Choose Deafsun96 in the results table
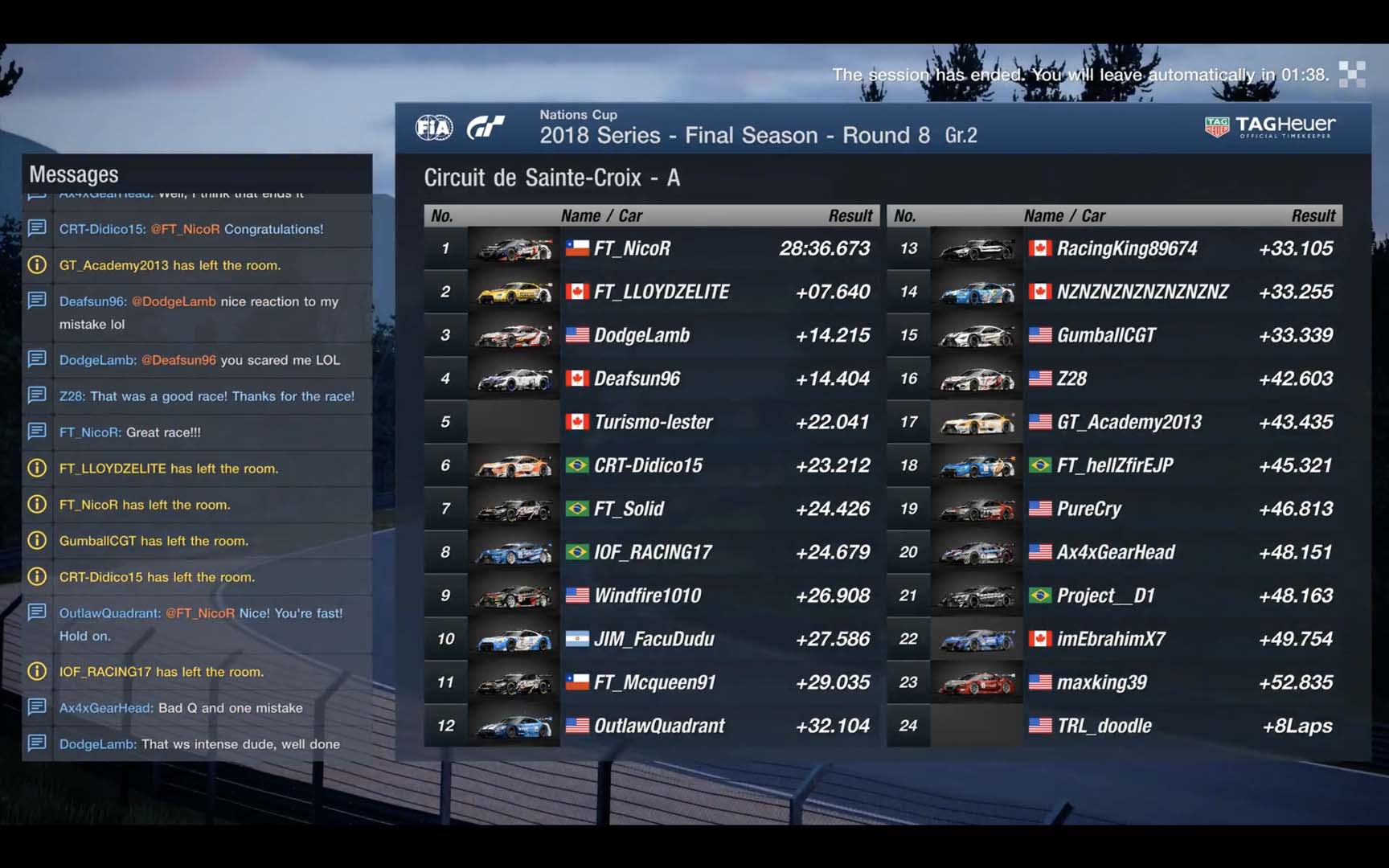This screenshot has height=868, width=1389. pos(651,379)
